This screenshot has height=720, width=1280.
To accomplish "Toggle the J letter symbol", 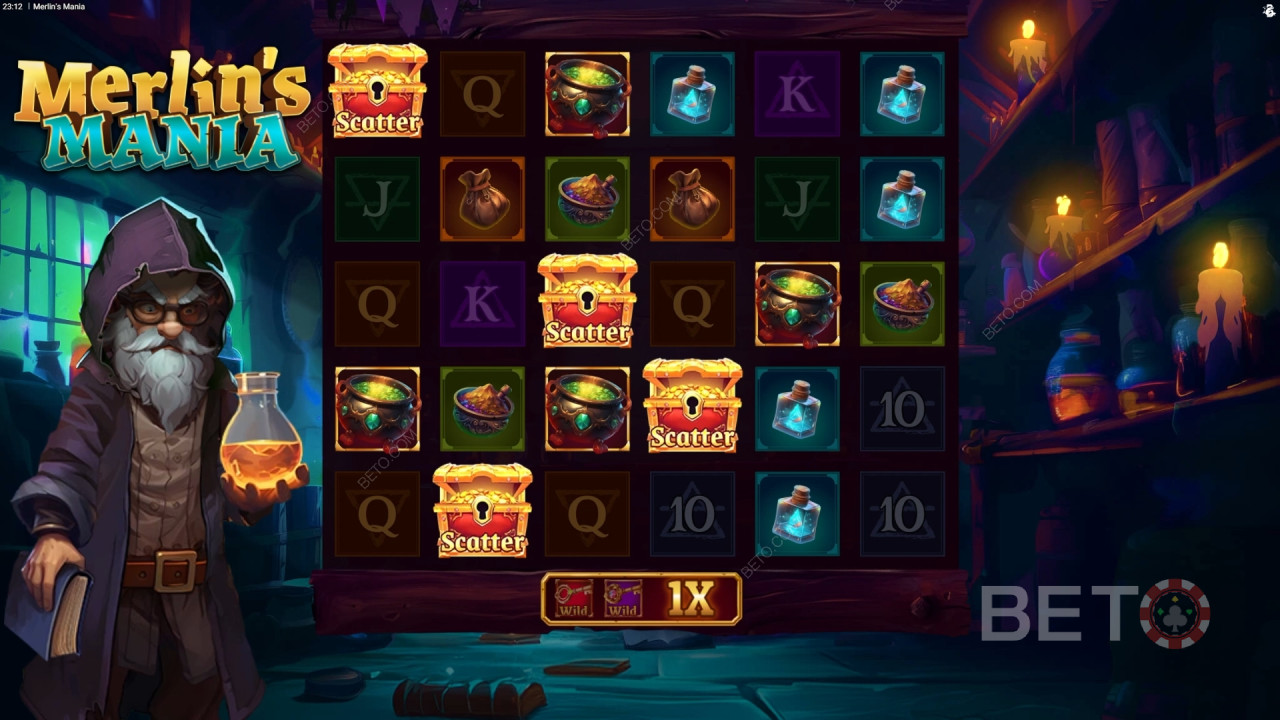I will [378, 199].
